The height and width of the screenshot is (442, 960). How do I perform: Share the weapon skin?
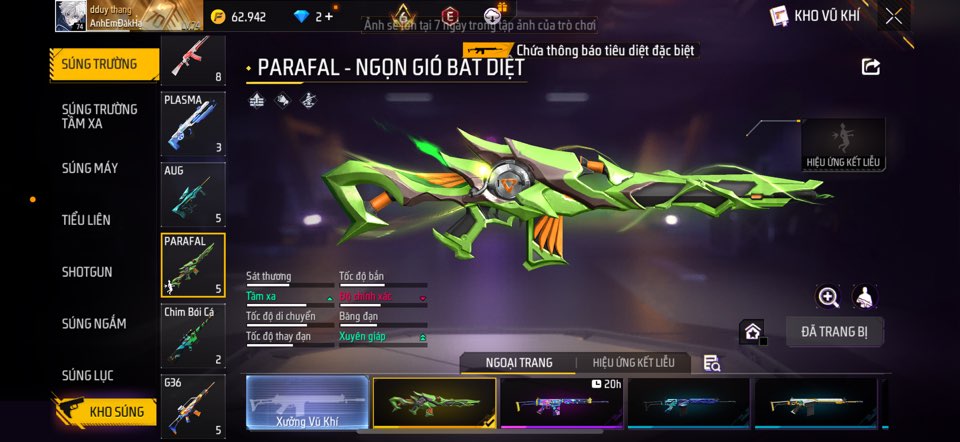click(x=871, y=67)
